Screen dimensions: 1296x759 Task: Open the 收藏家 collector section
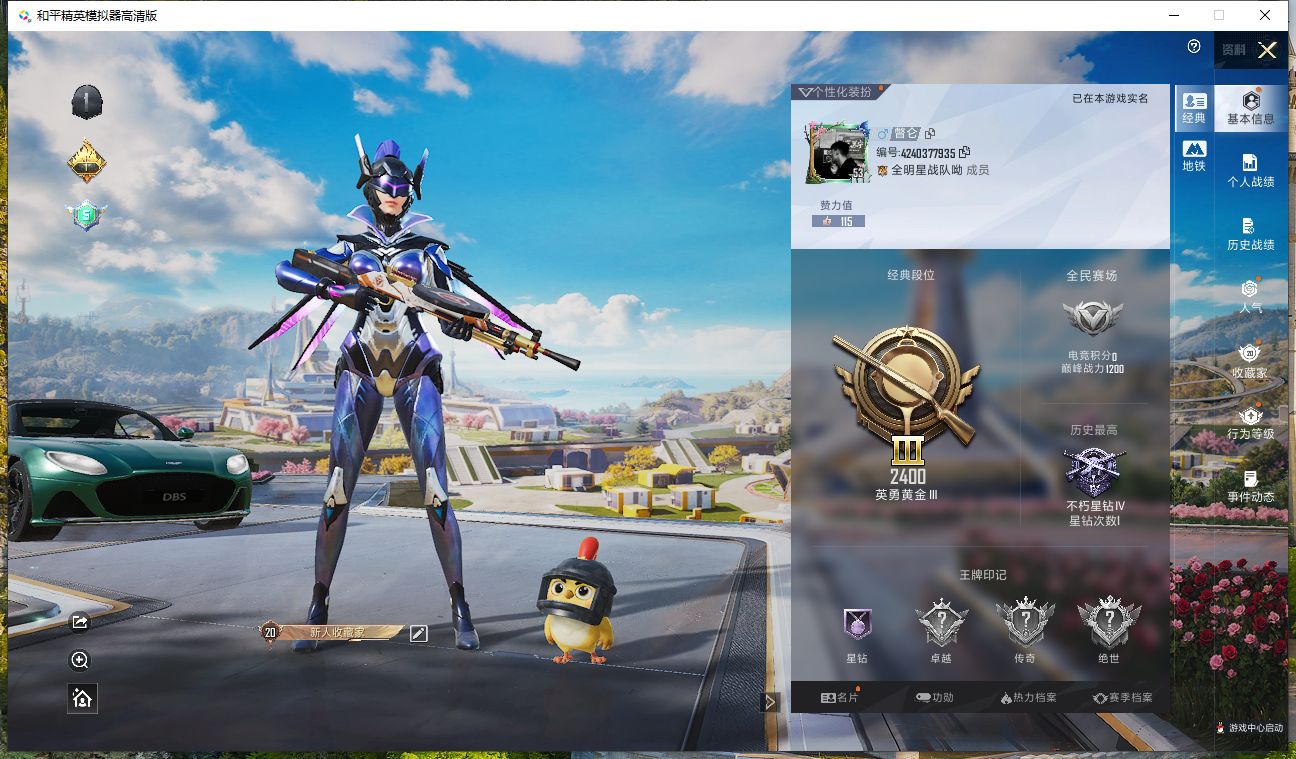coord(1250,360)
